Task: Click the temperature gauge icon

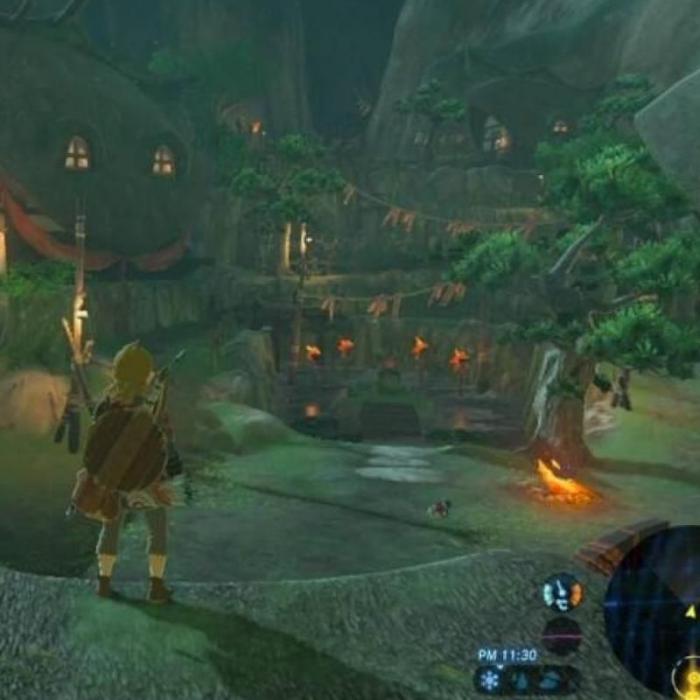Action: click(562, 593)
